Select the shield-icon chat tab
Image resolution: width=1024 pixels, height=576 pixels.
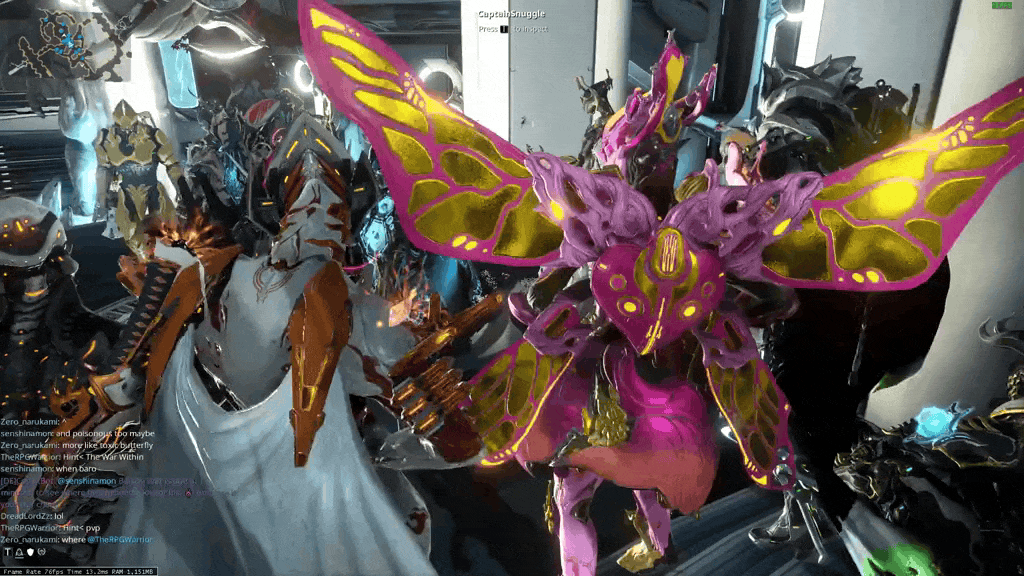tap(30, 552)
